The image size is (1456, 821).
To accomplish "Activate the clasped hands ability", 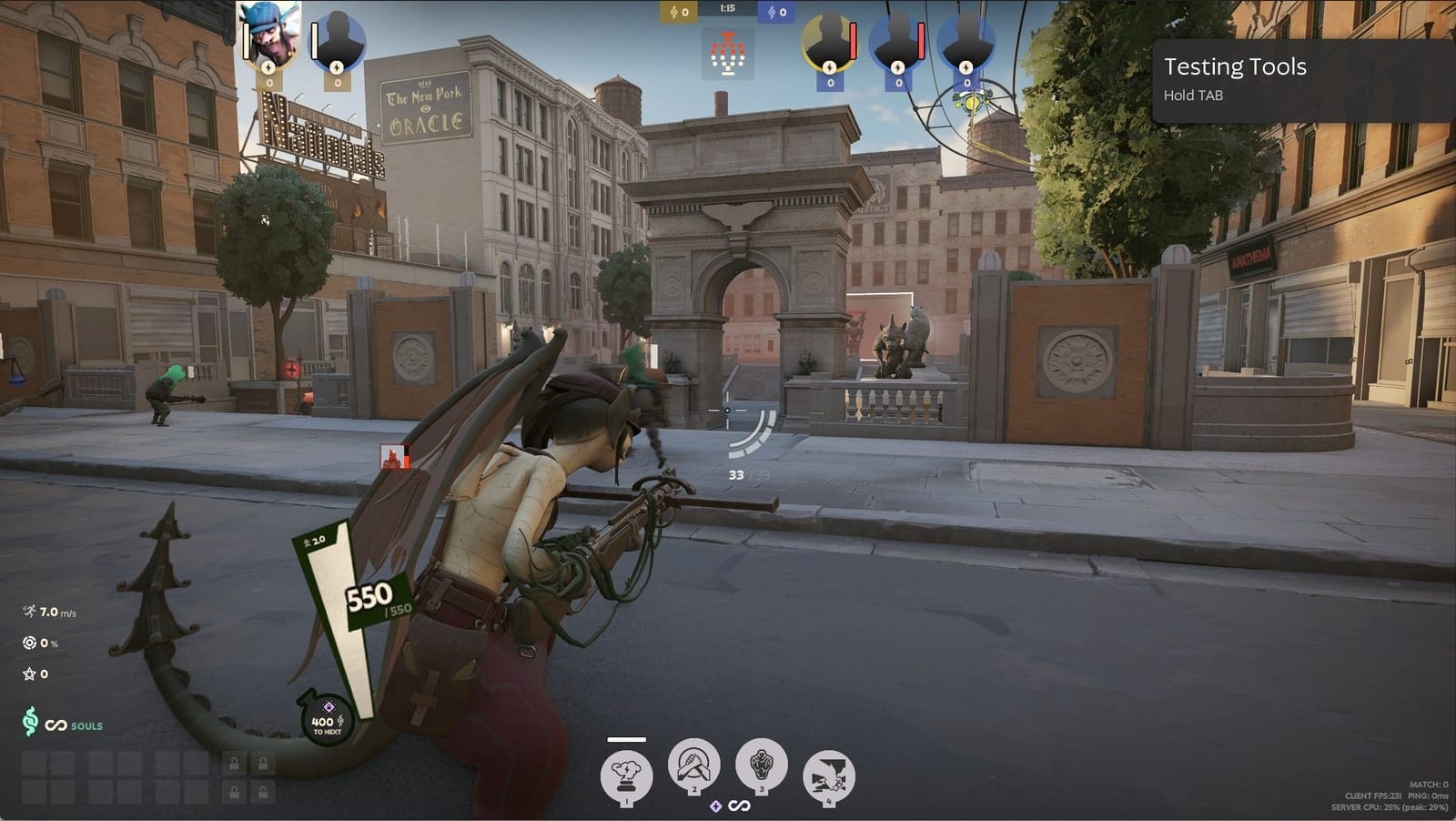I will [693, 765].
